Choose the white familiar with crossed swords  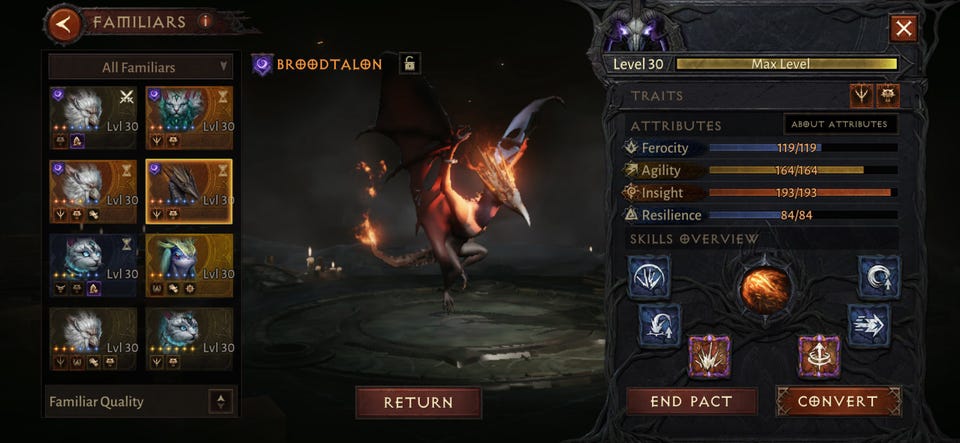point(93,117)
